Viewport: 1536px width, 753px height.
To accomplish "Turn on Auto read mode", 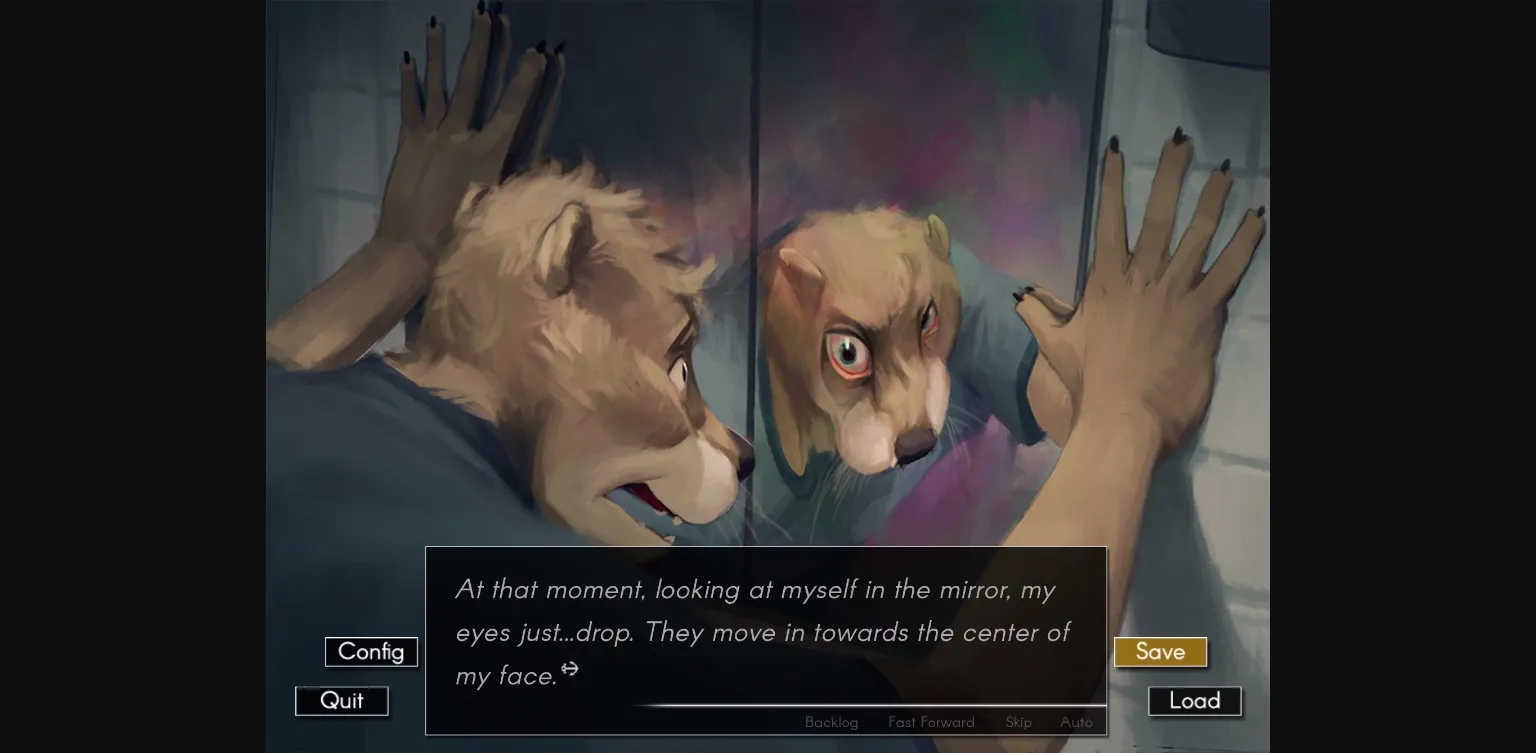I will click(x=1076, y=722).
